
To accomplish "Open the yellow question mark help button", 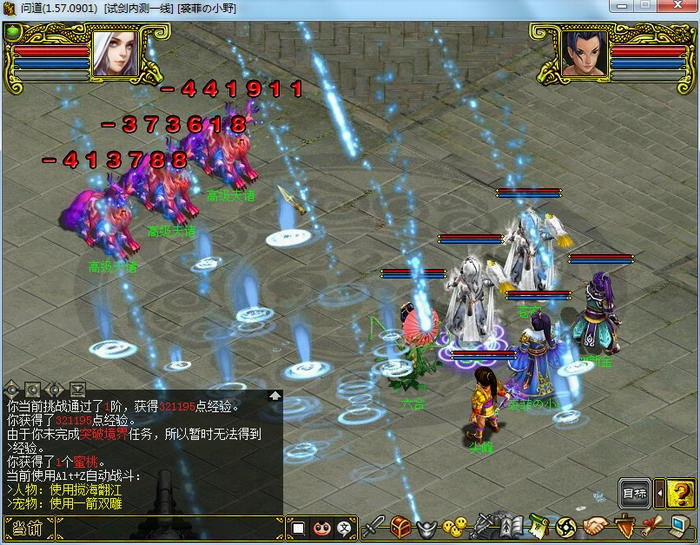I will point(680,493).
